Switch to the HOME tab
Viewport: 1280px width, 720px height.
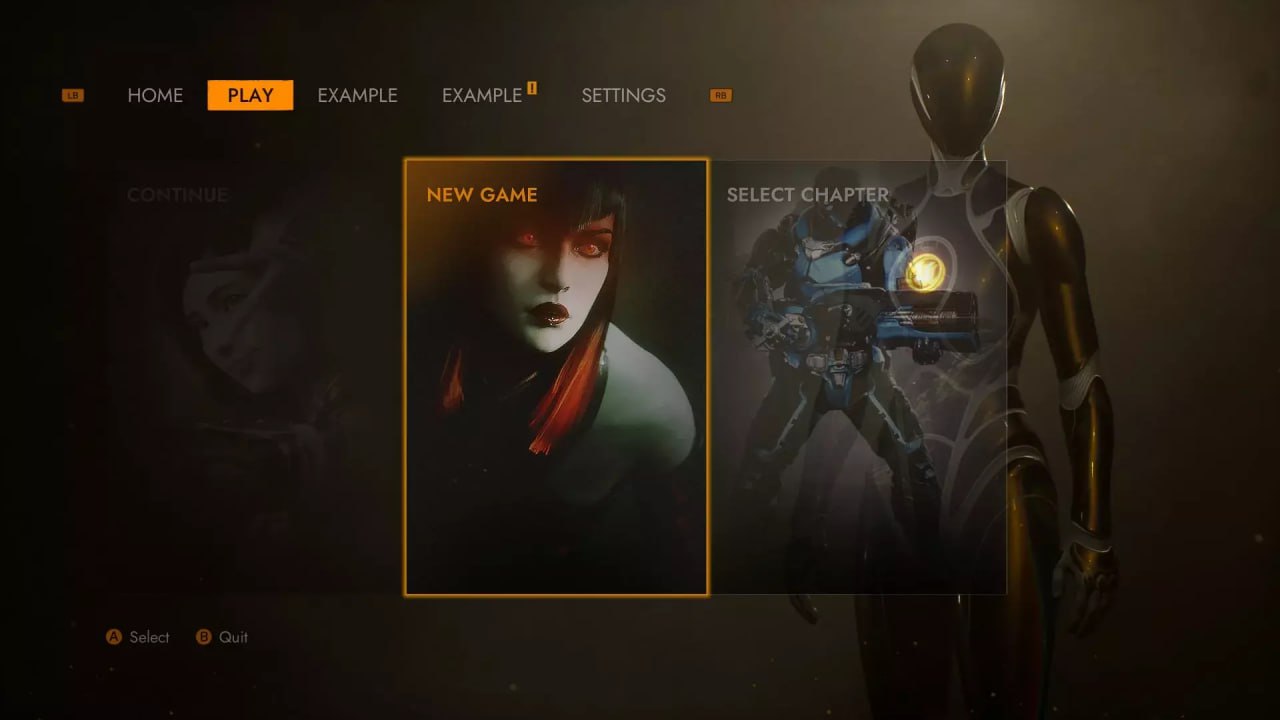[x=155, y=95]
